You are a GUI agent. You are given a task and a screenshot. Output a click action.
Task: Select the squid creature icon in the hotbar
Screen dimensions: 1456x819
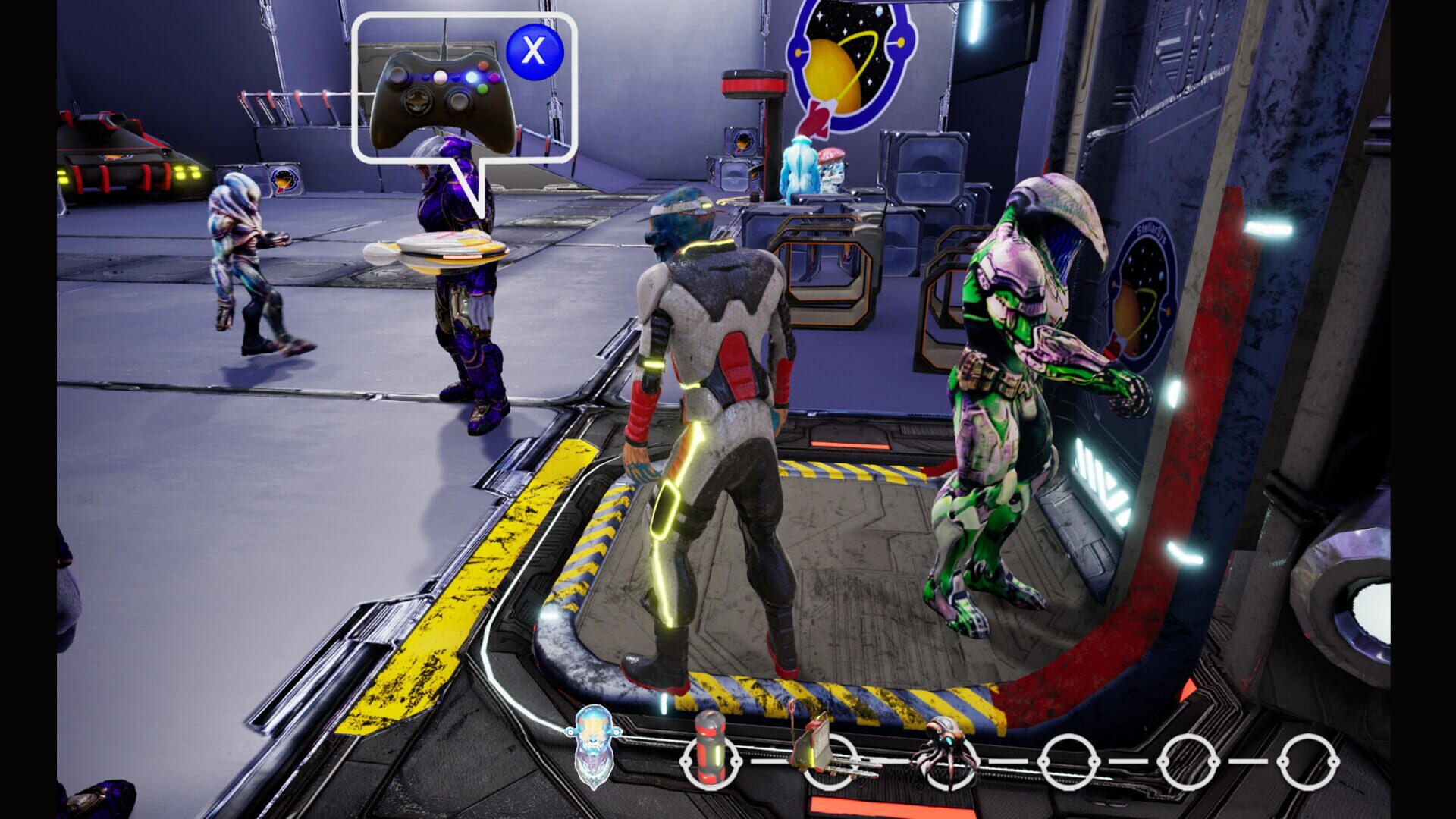point(946,757)
